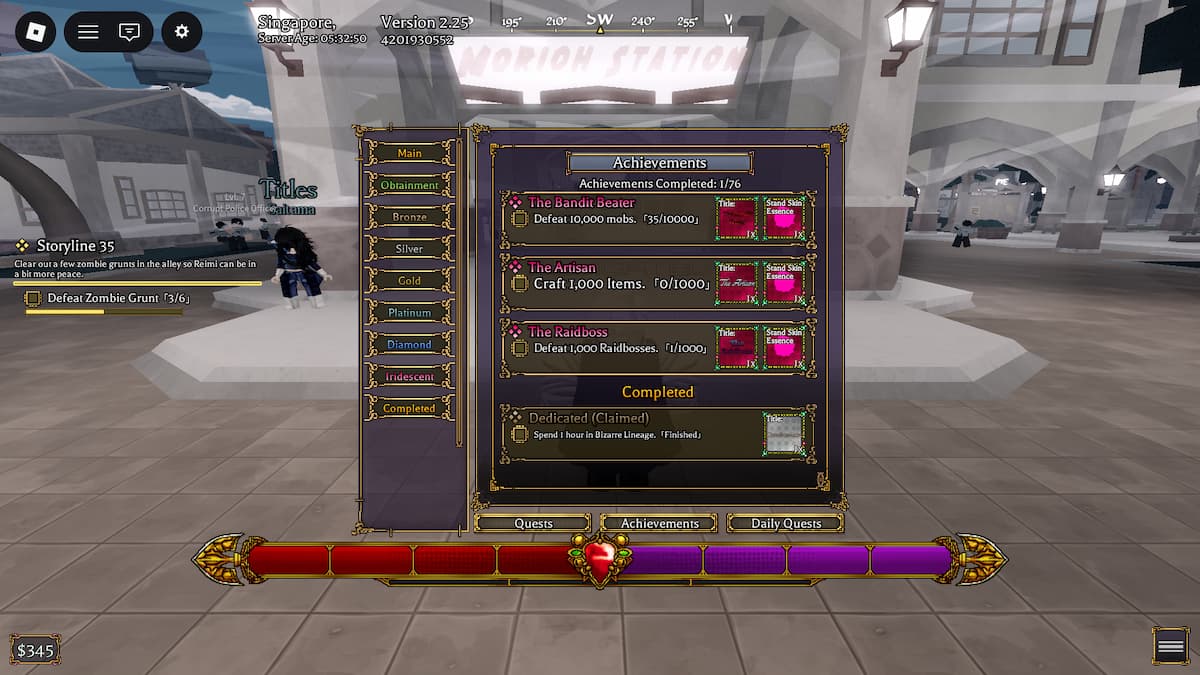Click The Raidboss title reward icon
The image size is (1200, 675).
(x=736, y=348)
